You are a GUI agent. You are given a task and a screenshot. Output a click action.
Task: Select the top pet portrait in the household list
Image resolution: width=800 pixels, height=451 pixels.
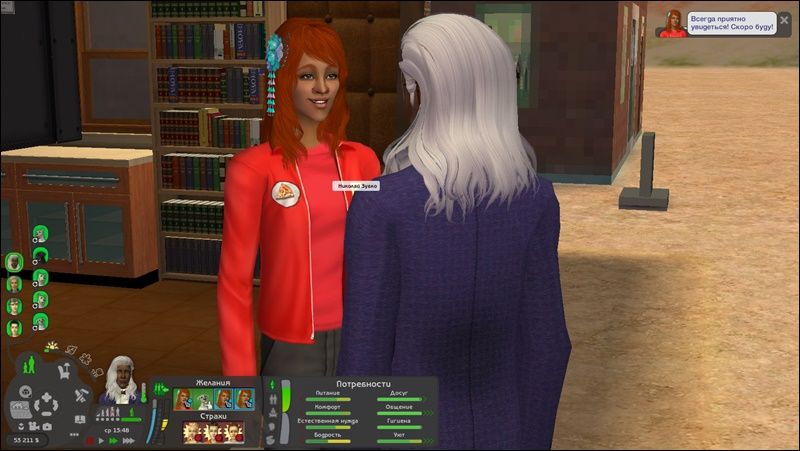40,234
